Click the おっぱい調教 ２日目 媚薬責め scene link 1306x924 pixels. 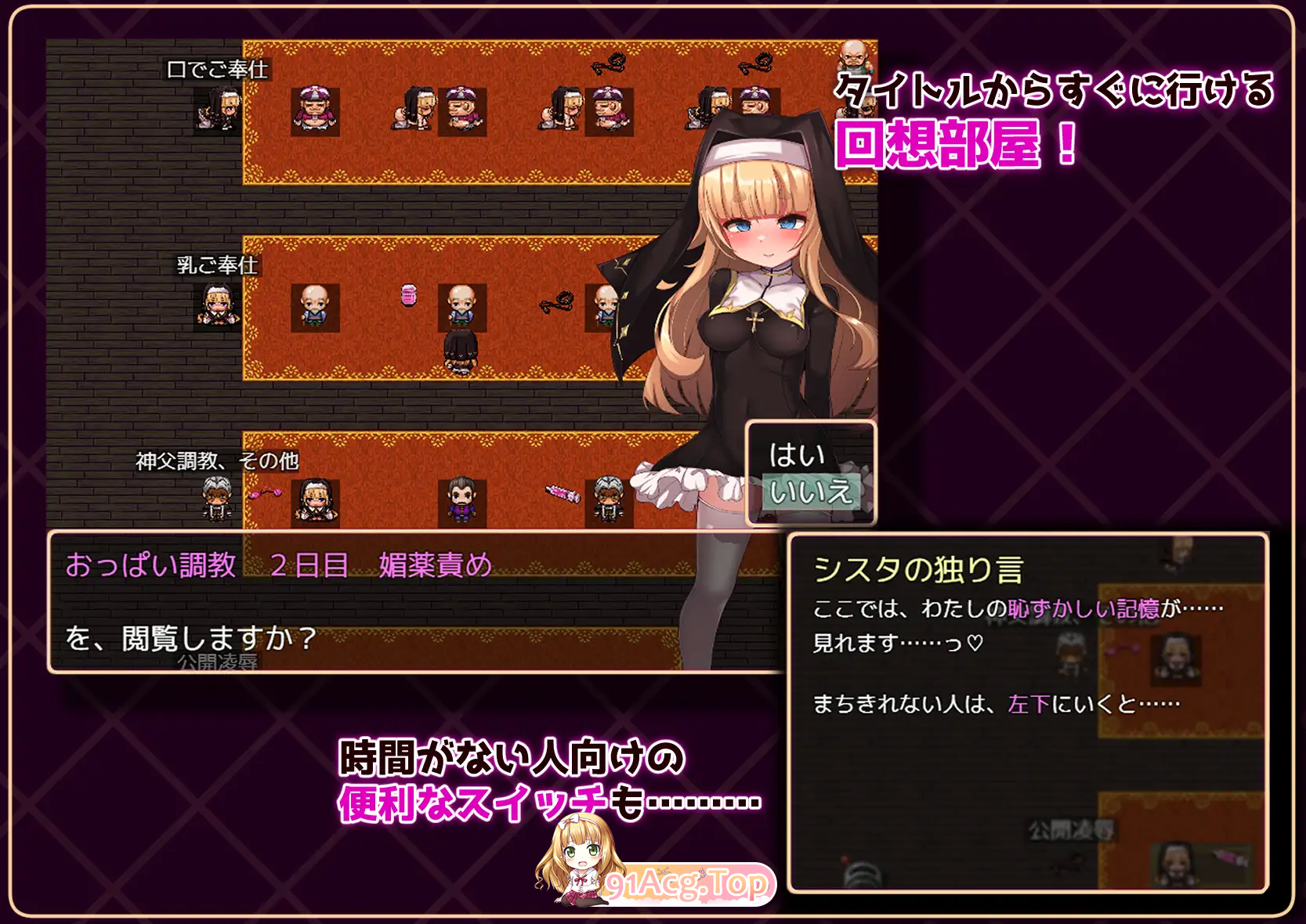278,564
